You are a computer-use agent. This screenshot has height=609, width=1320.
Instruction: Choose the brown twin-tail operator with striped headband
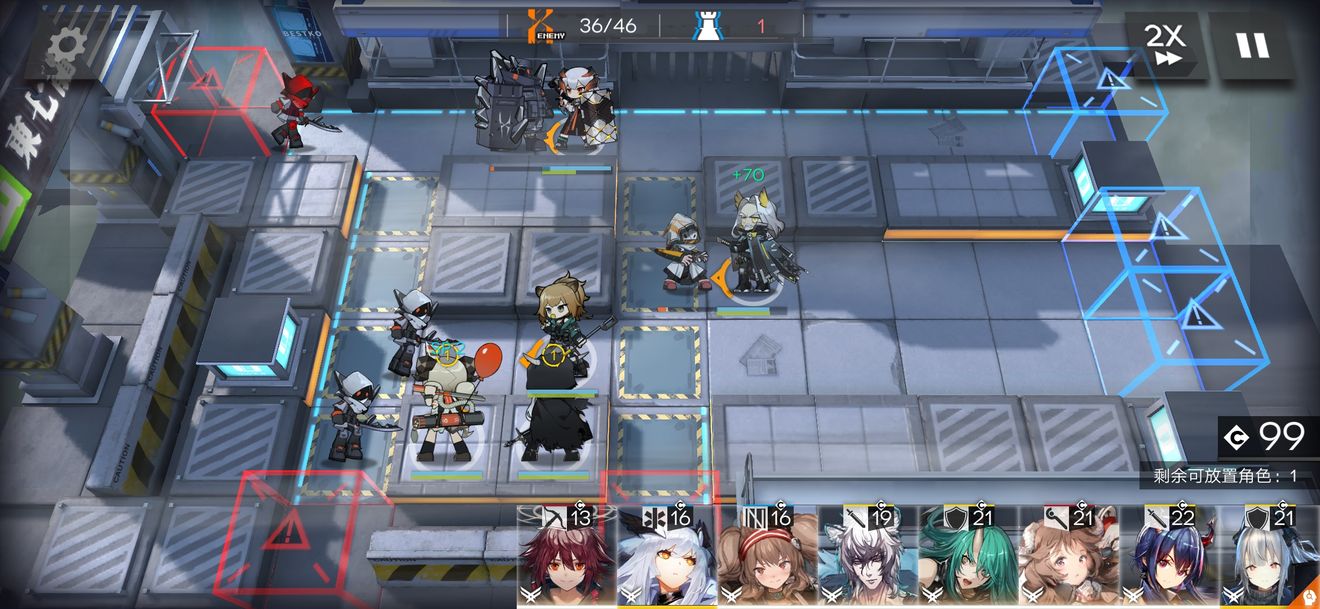[x=767, y=558]
